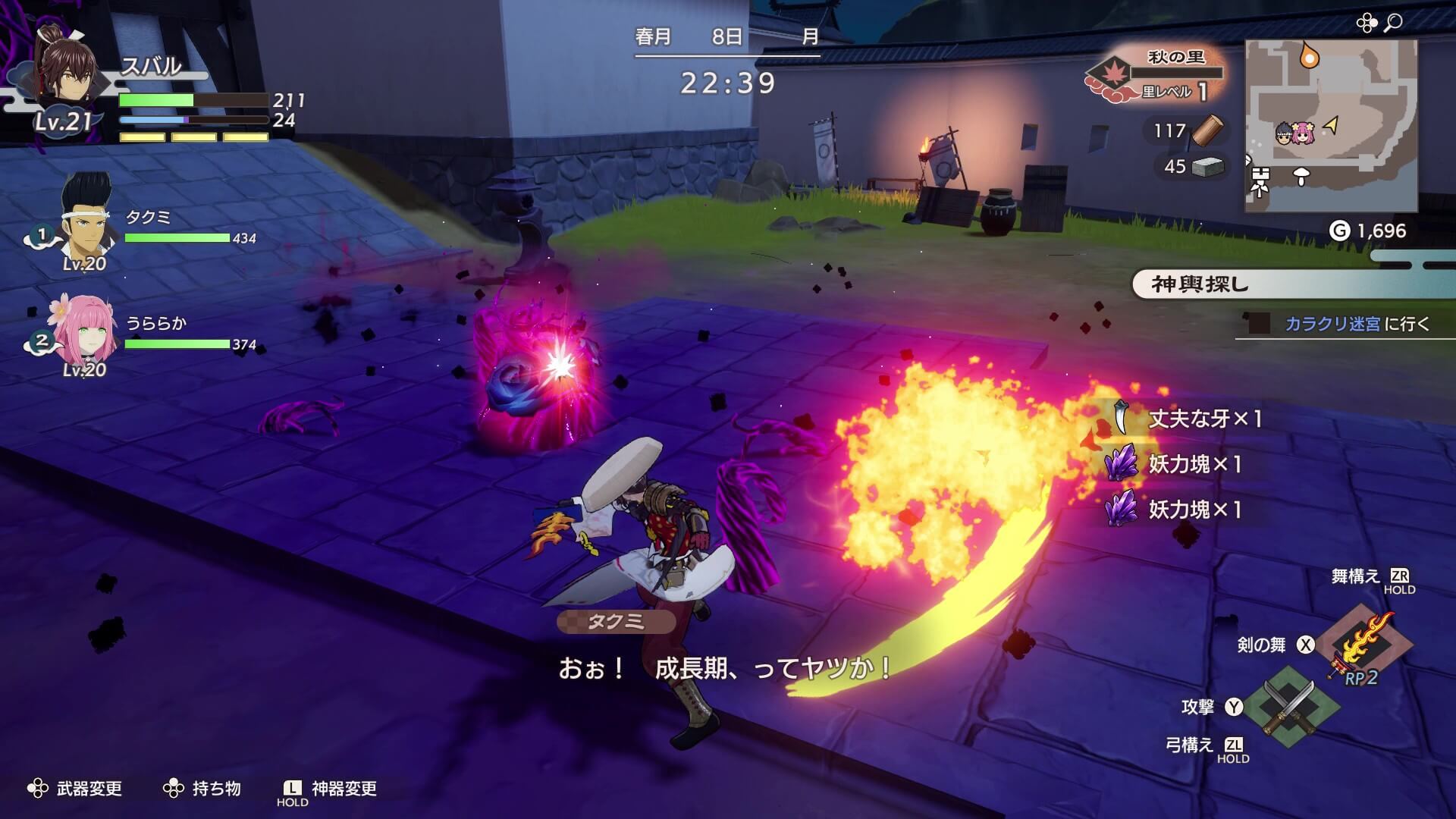Click the stone resource icon showing 45
The height and width of the screenshot is (819, 1456).
click(1208, 167)
